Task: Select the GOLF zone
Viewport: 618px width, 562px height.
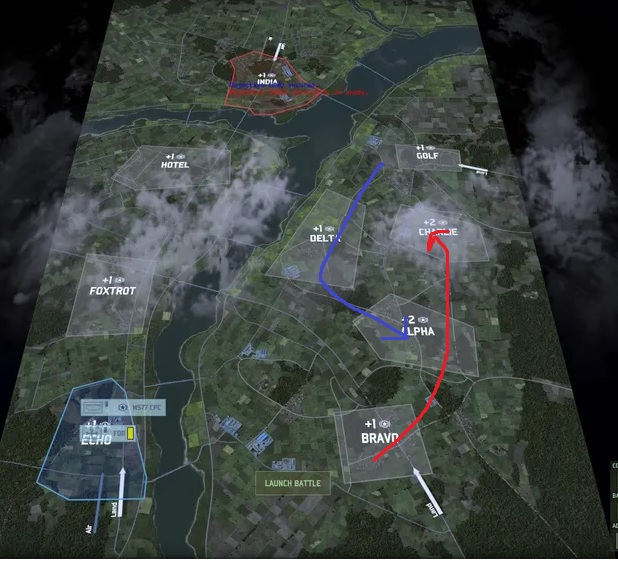Action: [x=426, y=155]
